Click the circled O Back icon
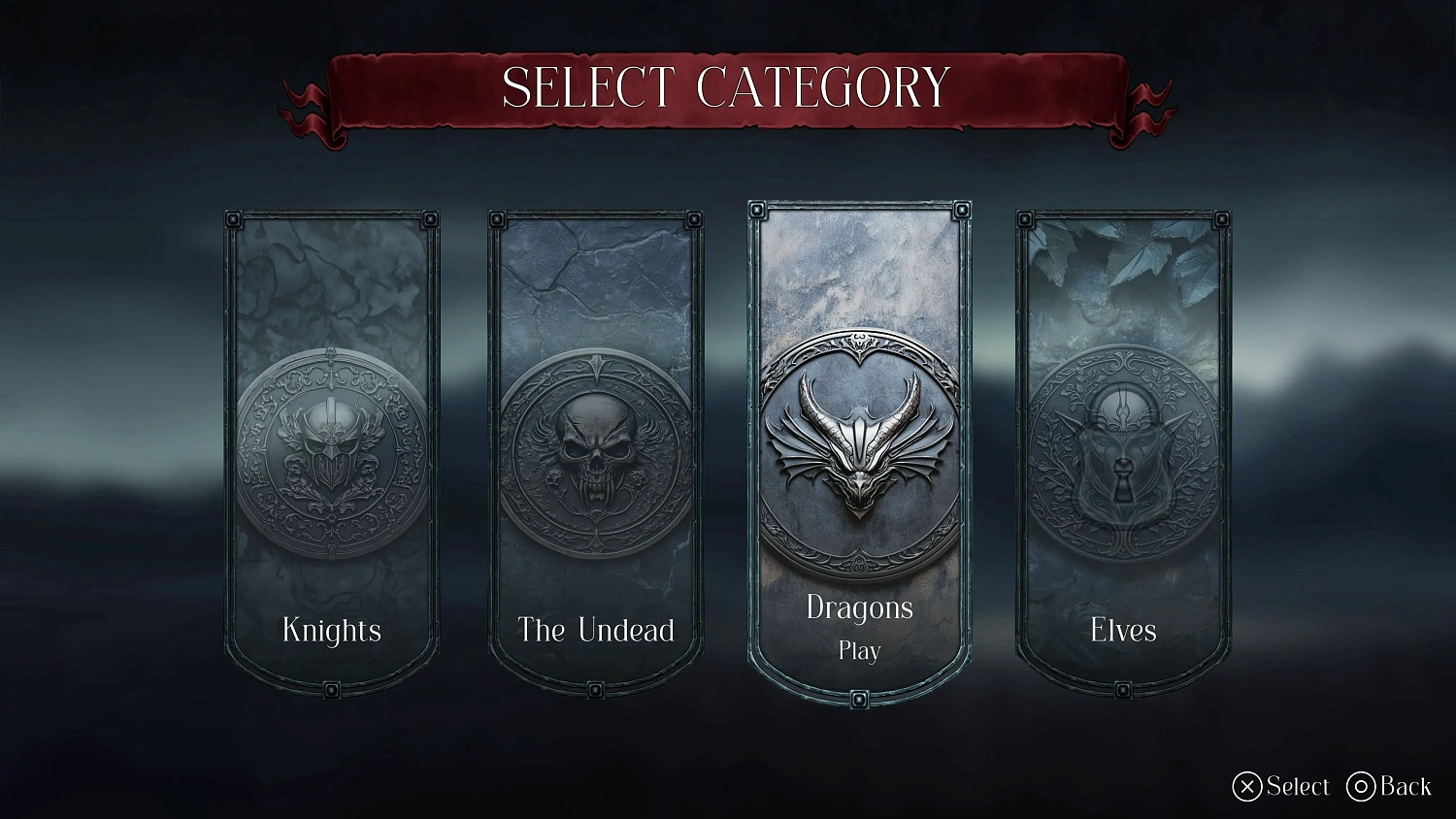The width and height of the screenshot is (1456, 819). (1361, 786)
